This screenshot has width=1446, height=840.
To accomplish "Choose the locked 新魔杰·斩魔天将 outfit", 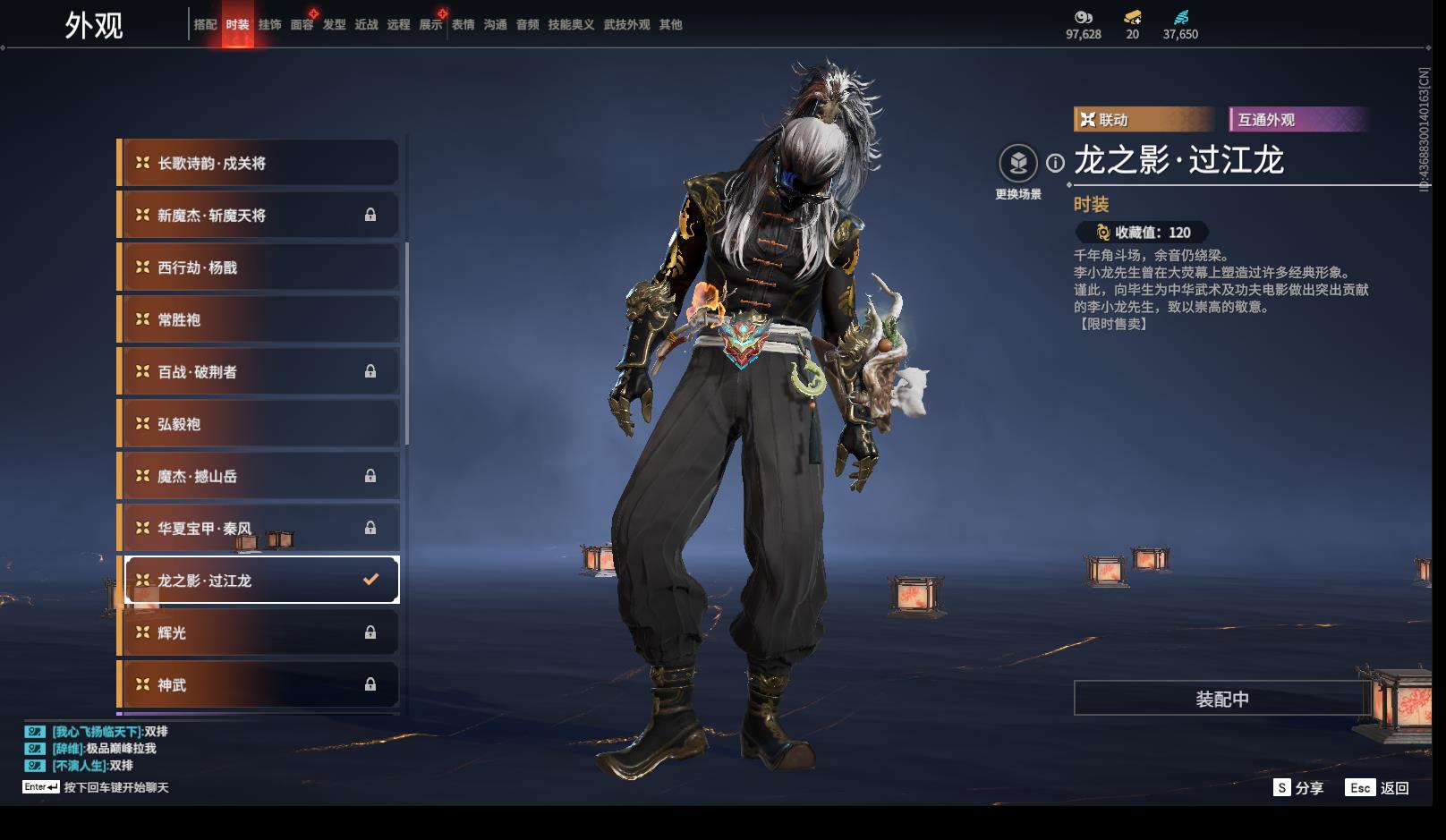I will click(x=259, y=216).
